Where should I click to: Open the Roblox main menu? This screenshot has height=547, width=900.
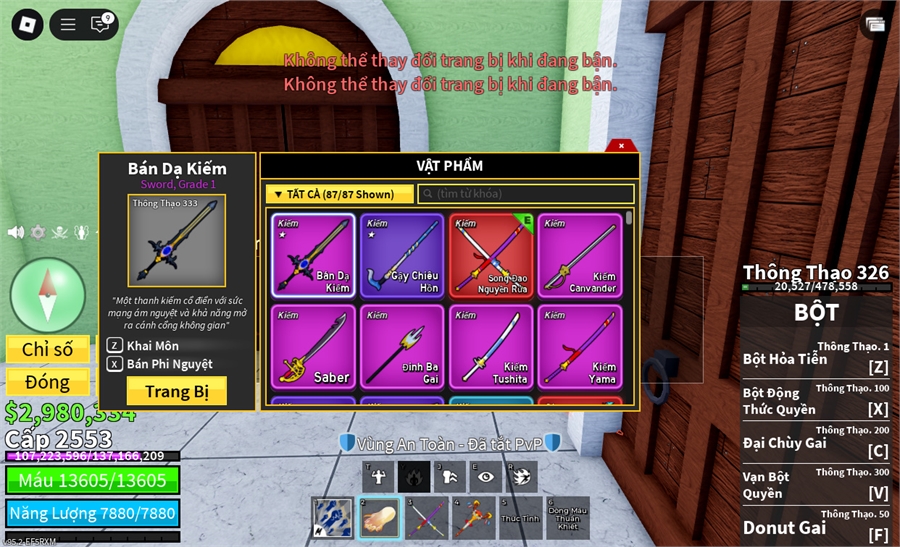27,24
